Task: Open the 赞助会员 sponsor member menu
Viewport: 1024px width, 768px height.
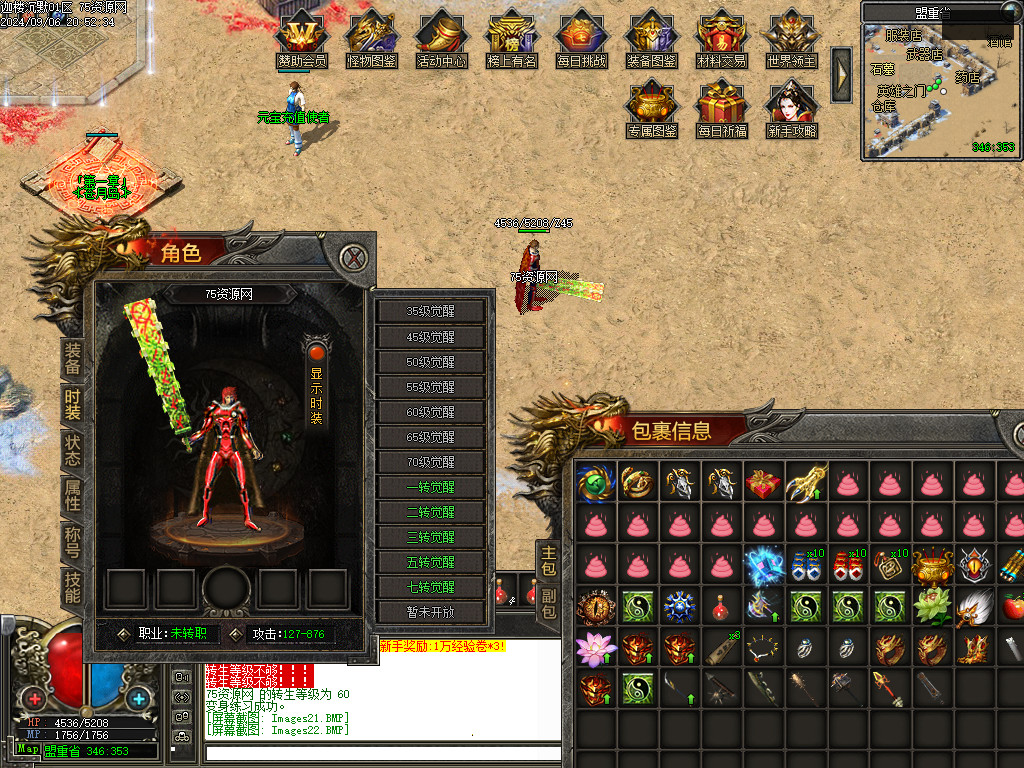Action: (x=302, y=40)
